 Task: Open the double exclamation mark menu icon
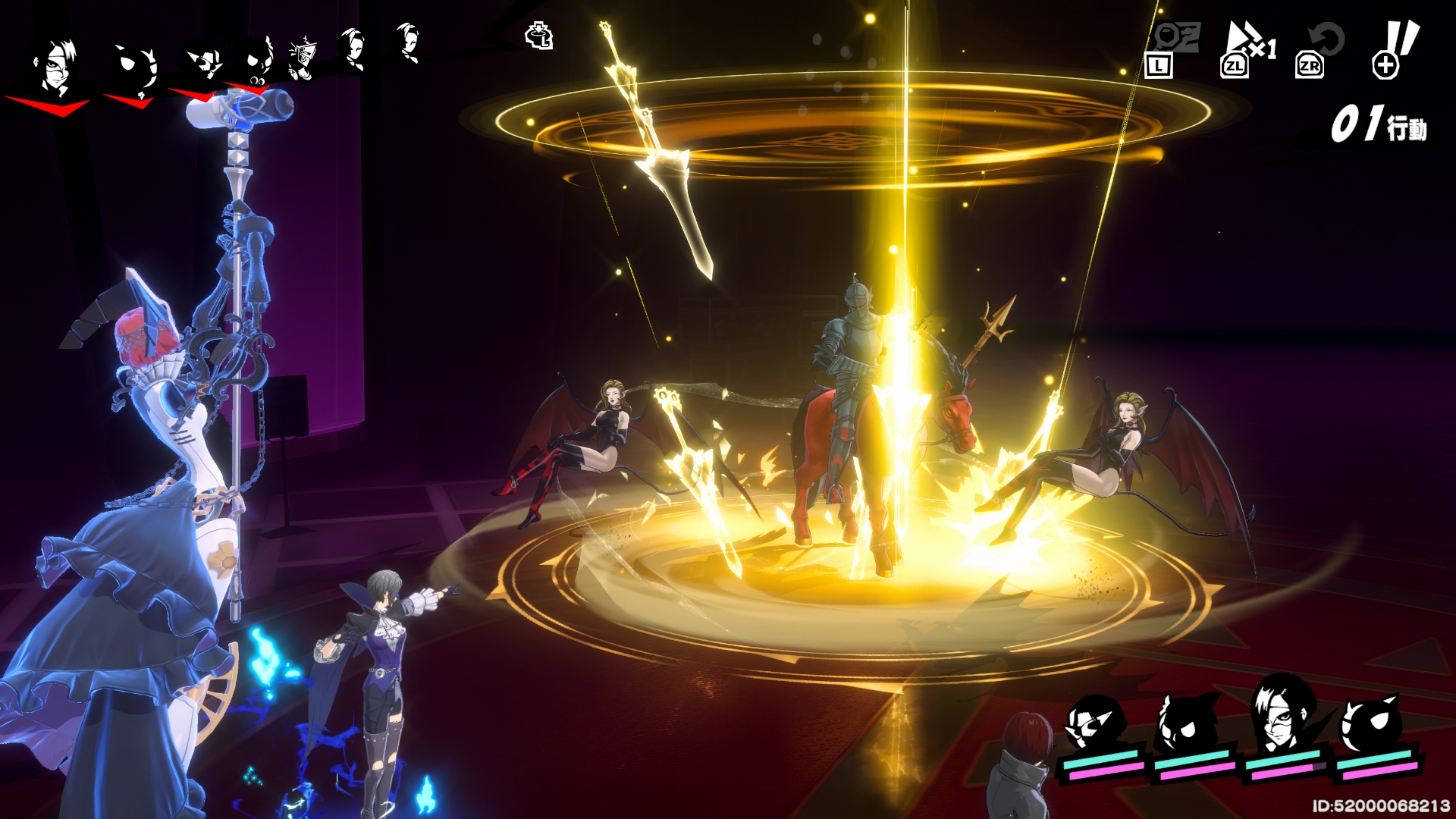tap(1394, 49)
